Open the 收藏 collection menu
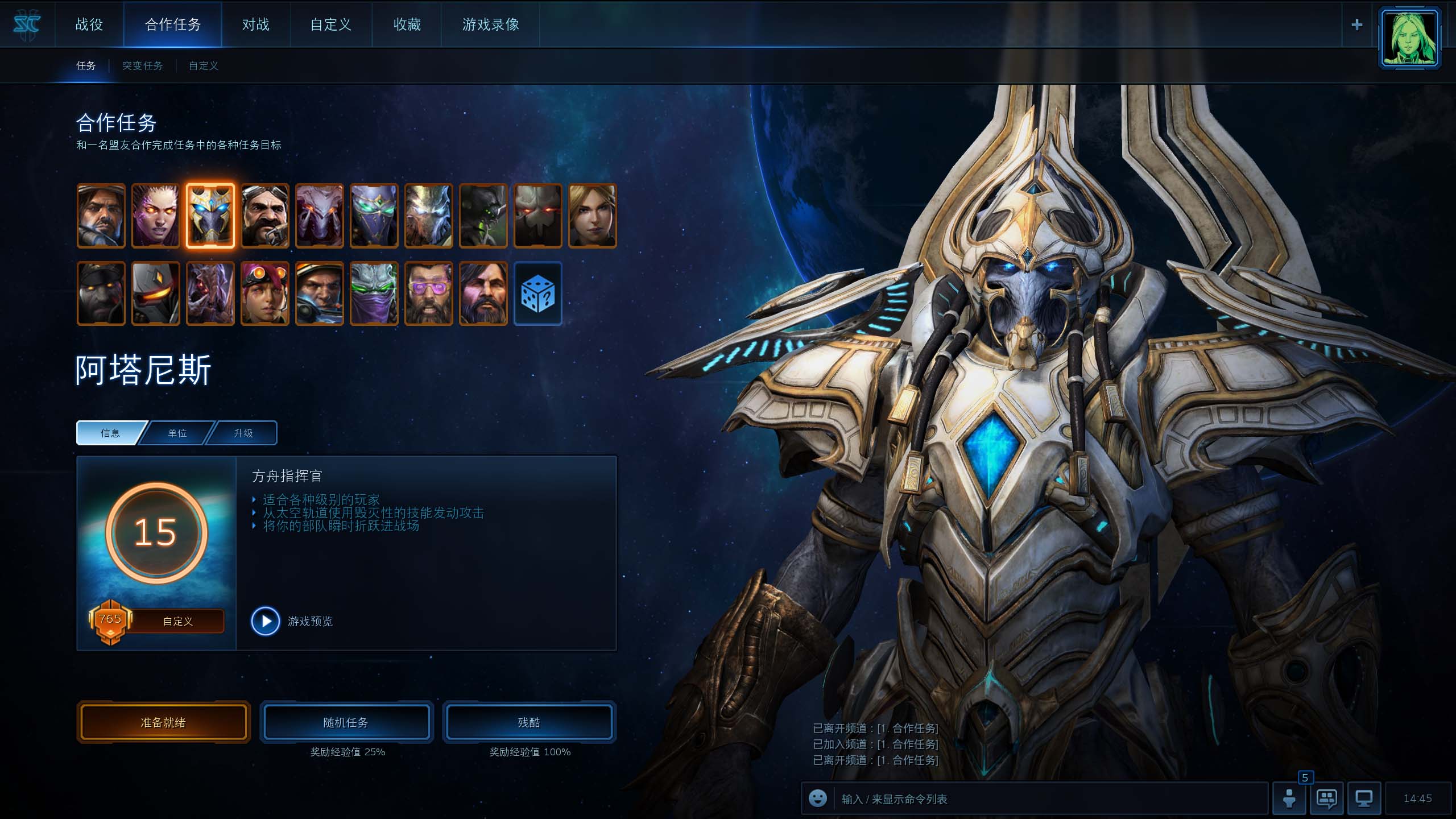 click(407, 24)
